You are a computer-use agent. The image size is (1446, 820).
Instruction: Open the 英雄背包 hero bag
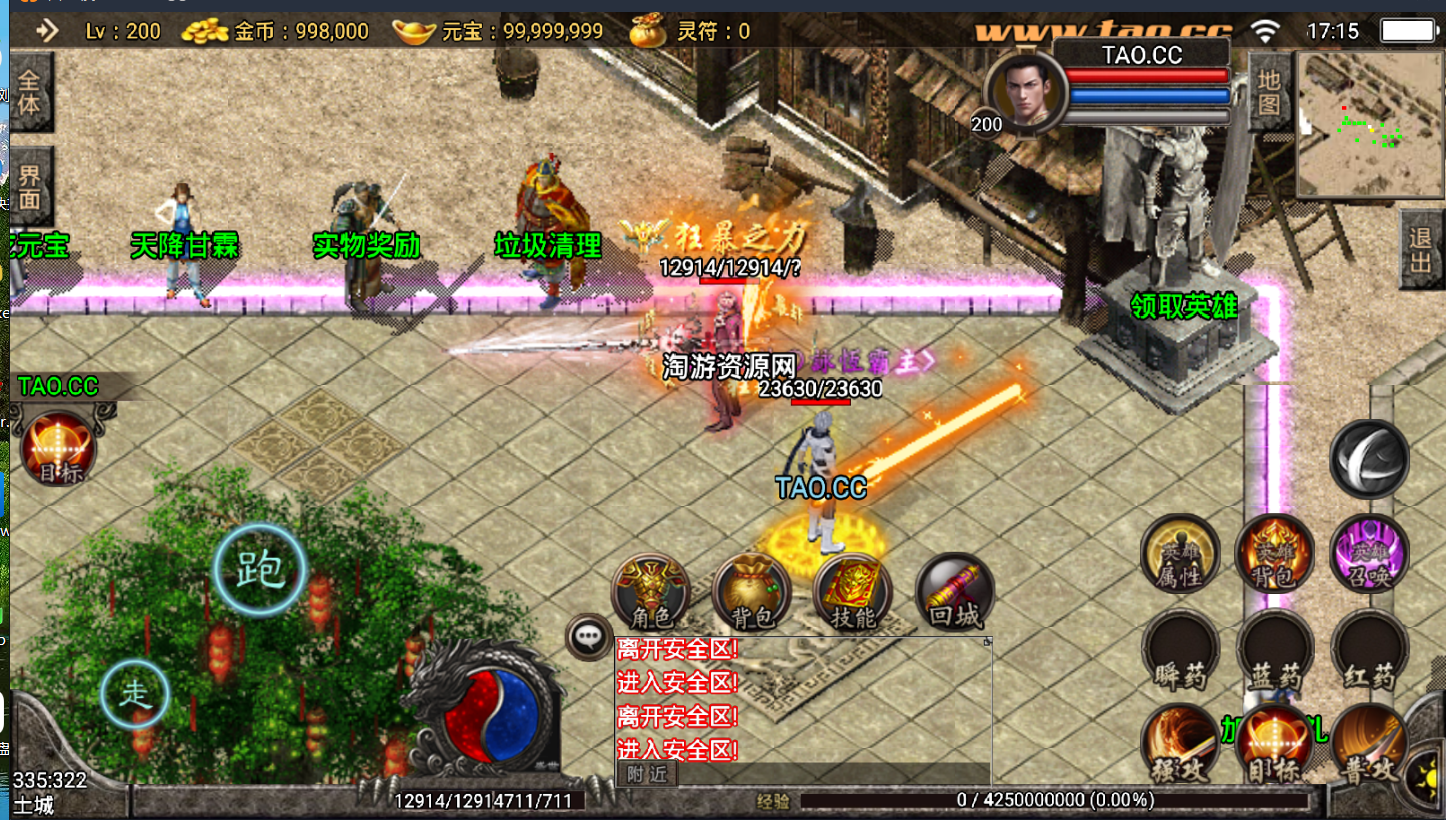pos(1274,553)
